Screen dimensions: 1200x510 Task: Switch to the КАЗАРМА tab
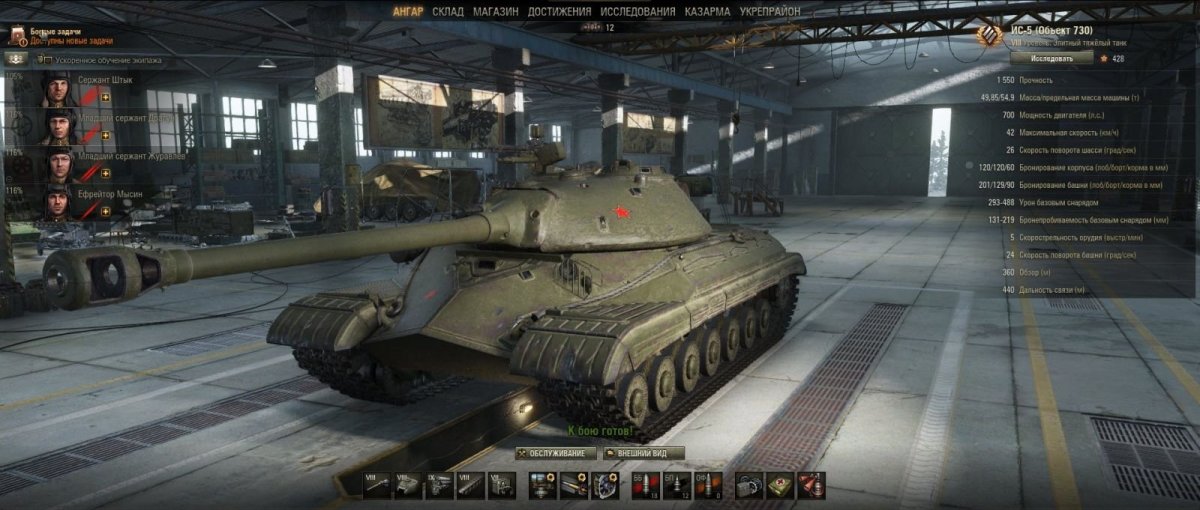[707, 11]
